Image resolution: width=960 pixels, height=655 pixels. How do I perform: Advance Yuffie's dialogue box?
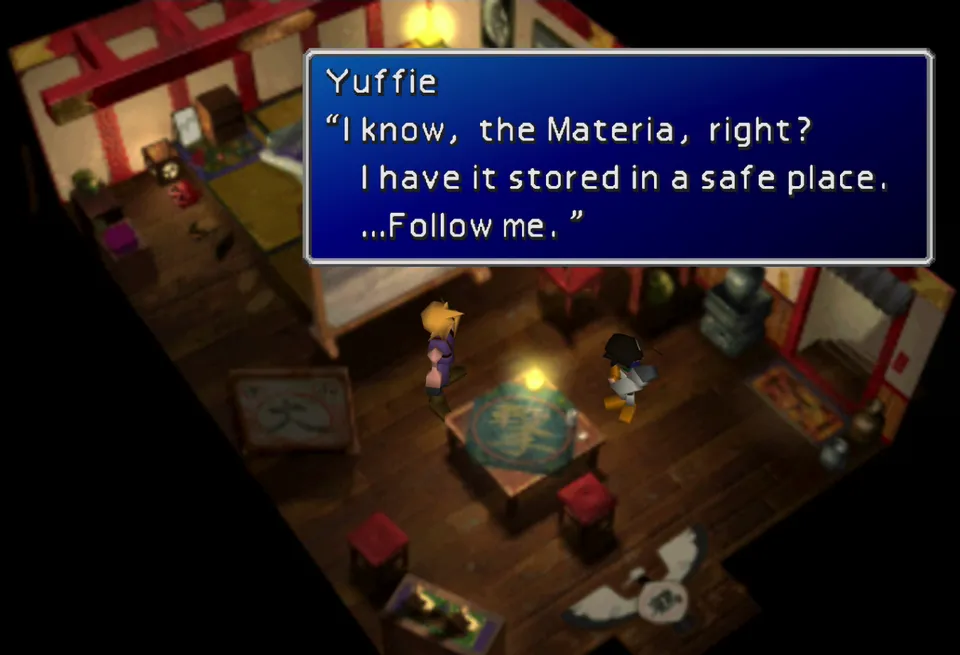click(618, 157)
